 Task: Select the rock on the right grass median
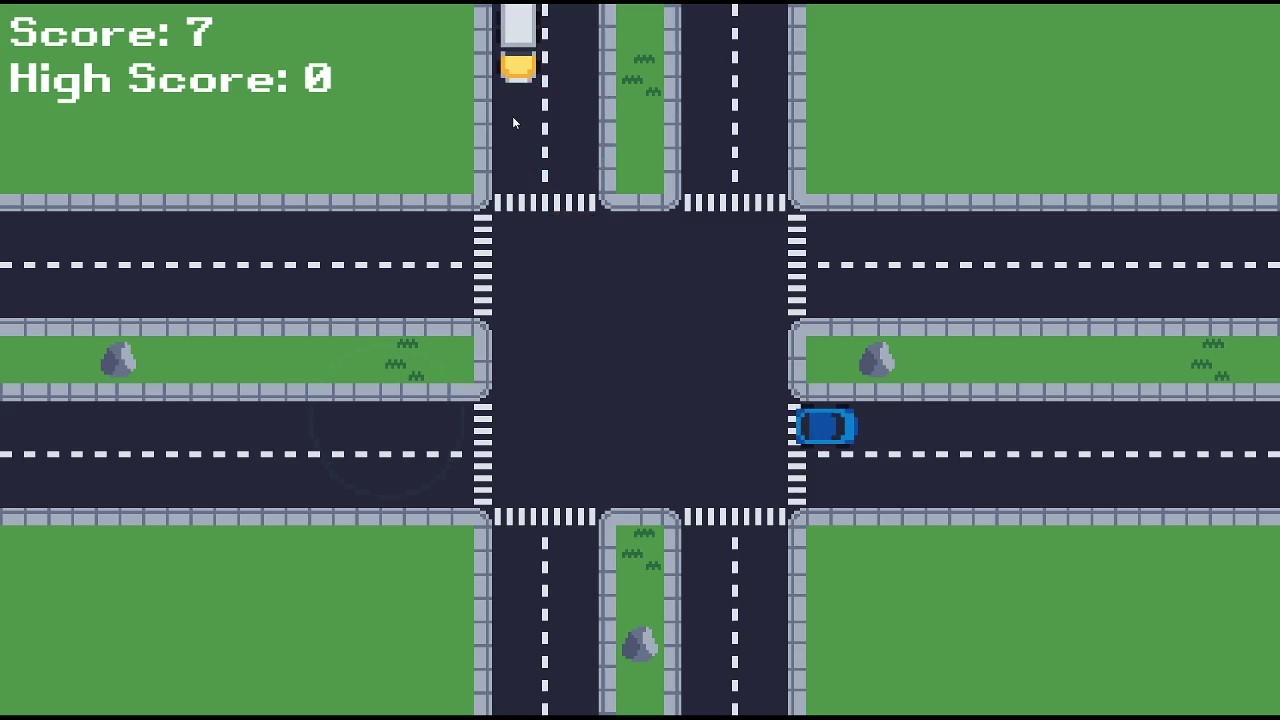pyautogui.click(x=877, y=358)
